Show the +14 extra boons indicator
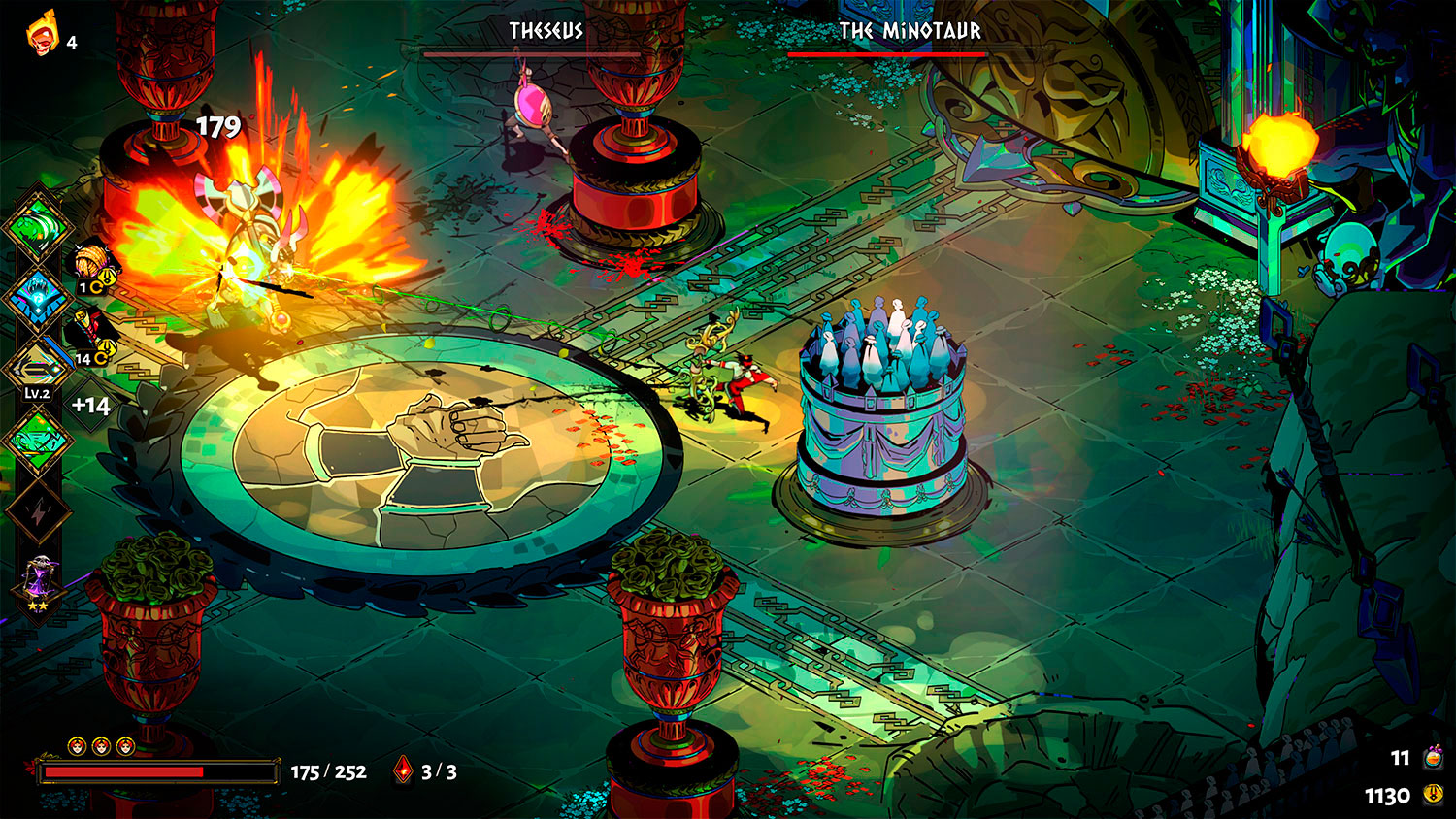This screenshot has width=1456, height=819. (x=90, y=406)
